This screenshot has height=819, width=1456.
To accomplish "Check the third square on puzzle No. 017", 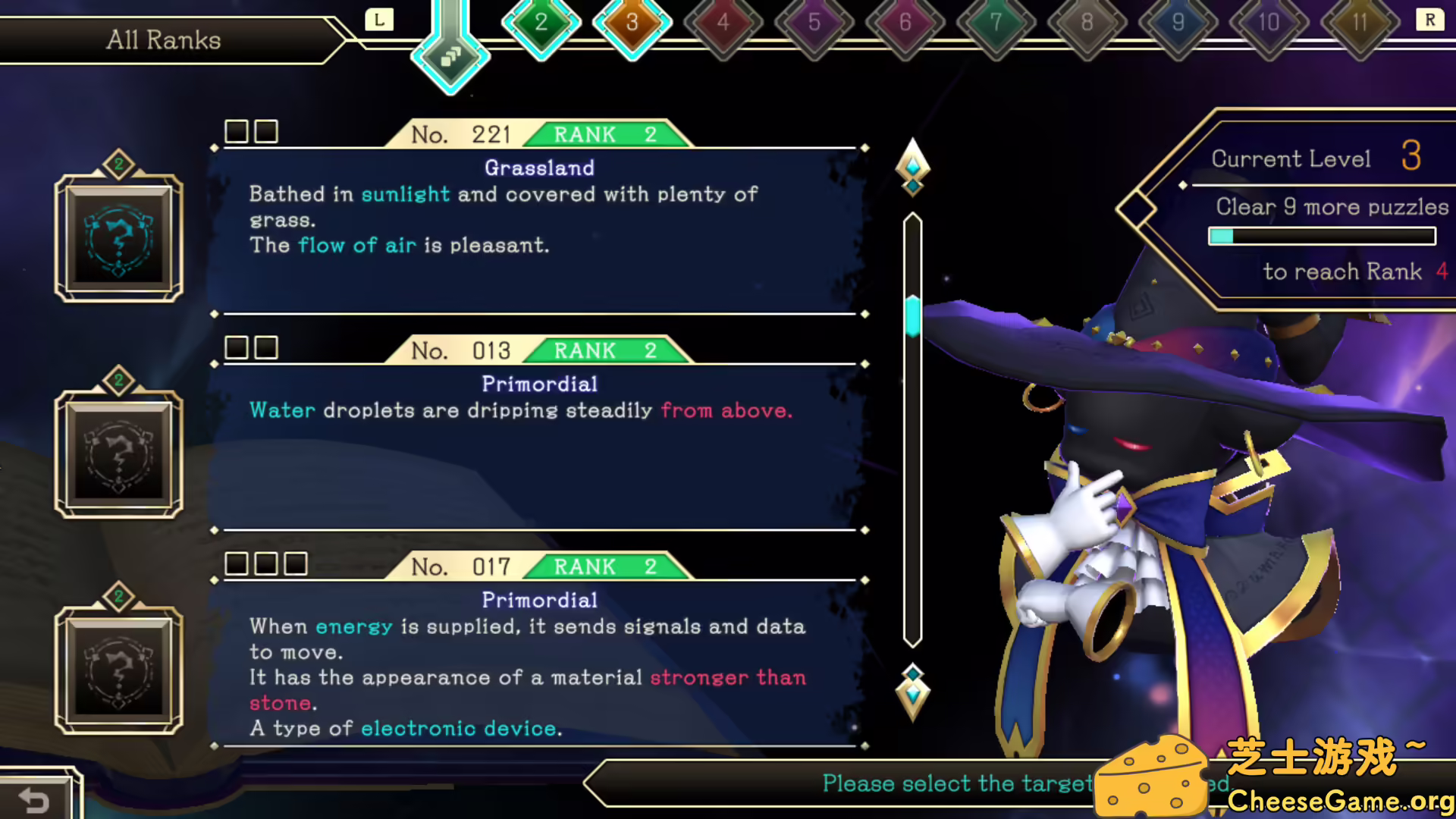I will tap(295, 563).
